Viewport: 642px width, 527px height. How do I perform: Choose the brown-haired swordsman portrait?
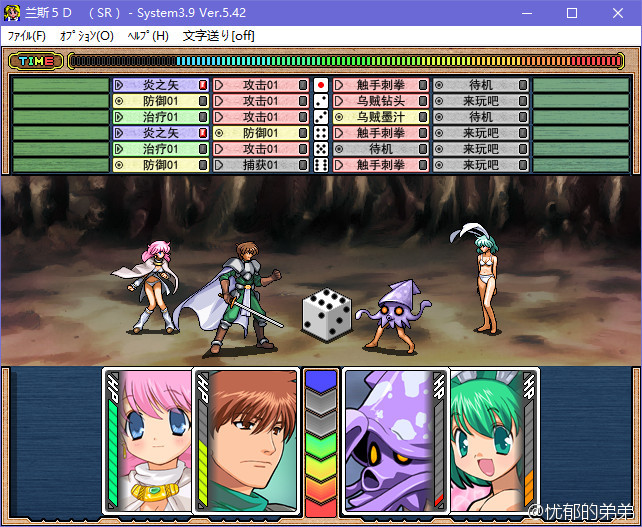250,440
